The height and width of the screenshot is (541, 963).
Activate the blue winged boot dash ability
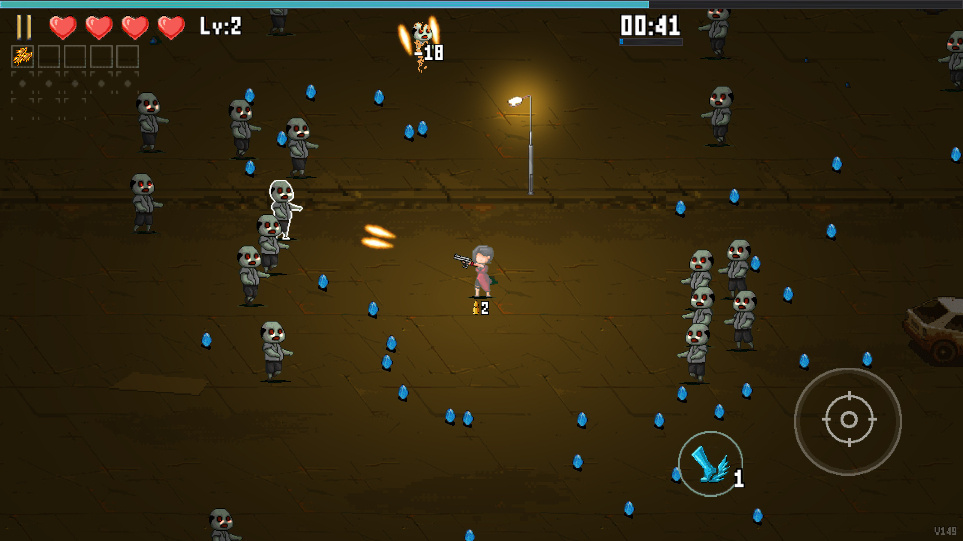[x=710, y=464]
